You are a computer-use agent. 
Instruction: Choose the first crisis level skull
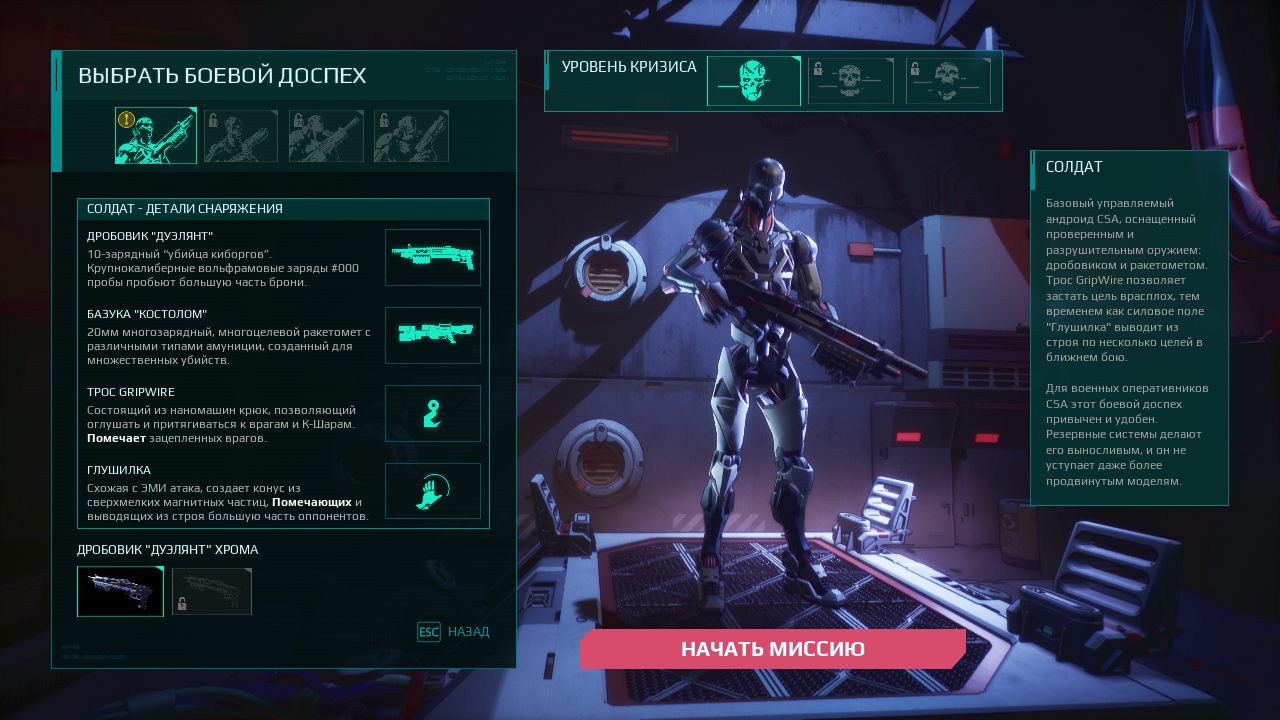click(x=753, y=81)
